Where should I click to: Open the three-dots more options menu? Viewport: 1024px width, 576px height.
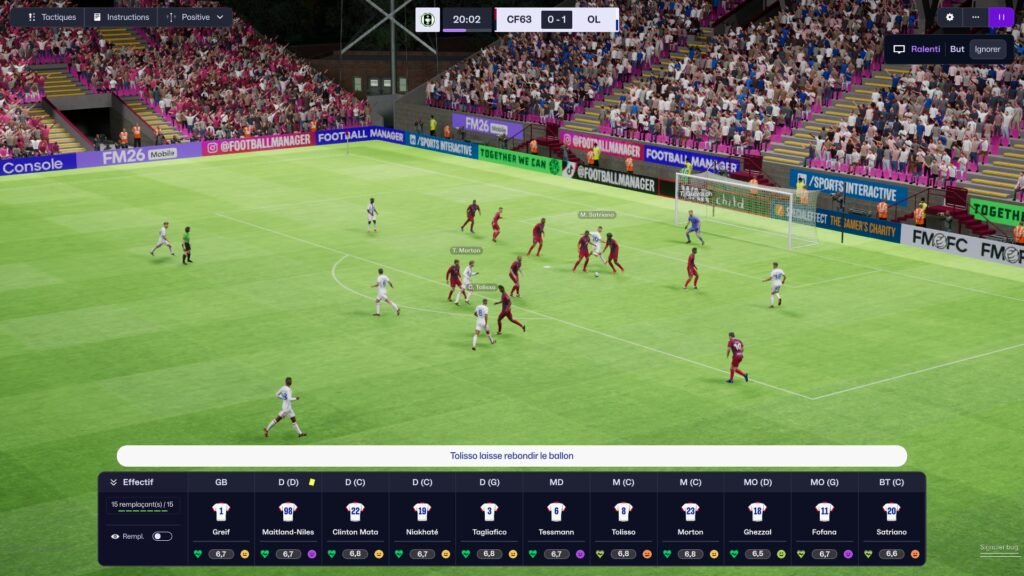pyautogui.click(x=975, y=17)
